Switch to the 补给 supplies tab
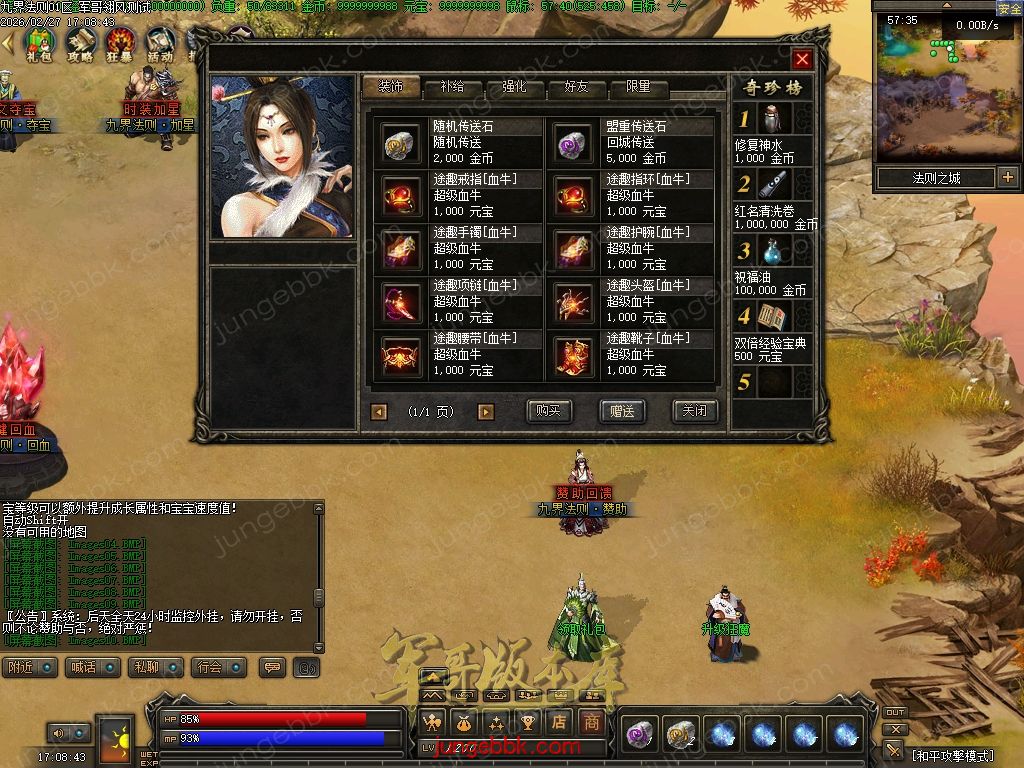 coord(452,87)
